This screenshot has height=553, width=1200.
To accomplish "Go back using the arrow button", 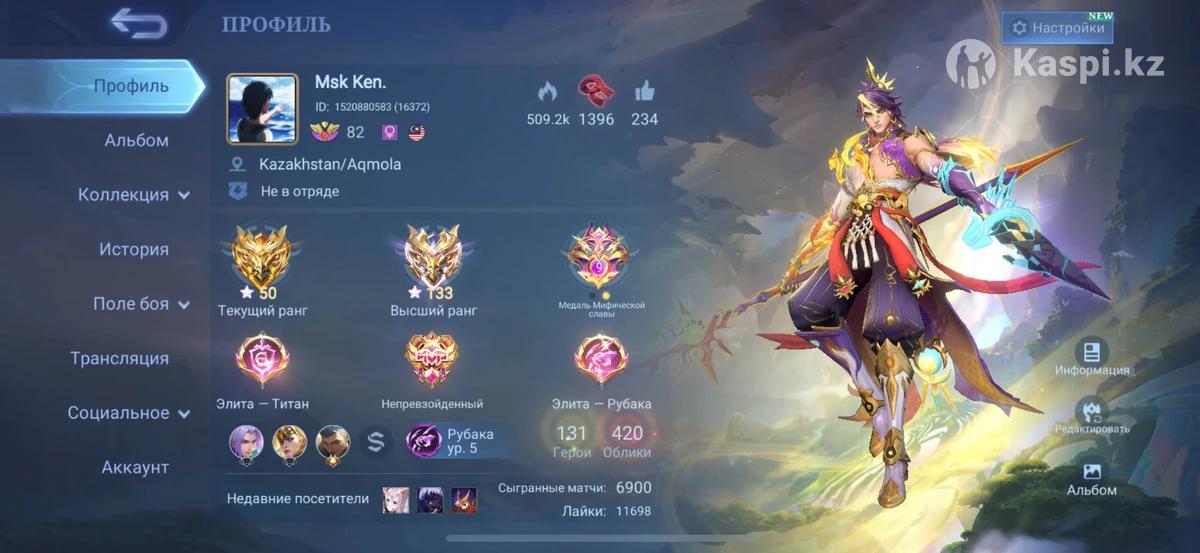I will pos(138,24).
